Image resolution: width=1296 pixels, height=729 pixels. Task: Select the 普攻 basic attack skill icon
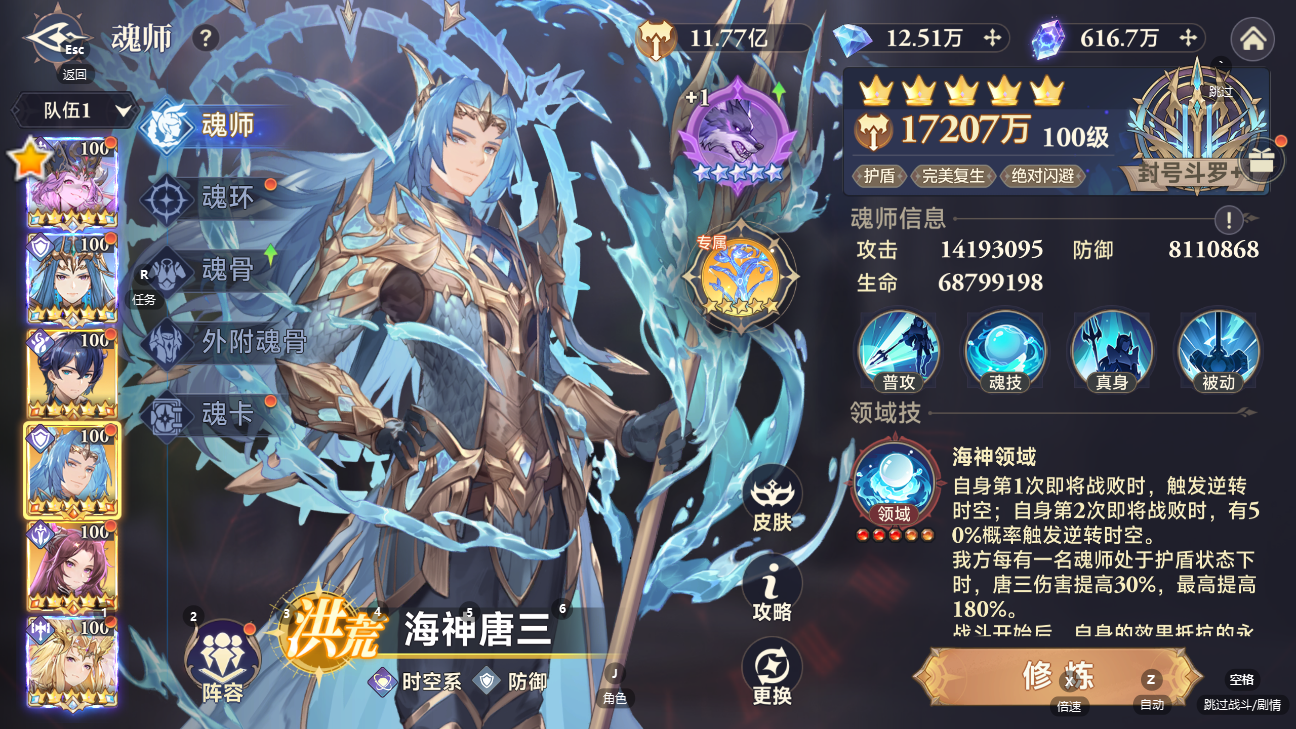pos(898,350)
